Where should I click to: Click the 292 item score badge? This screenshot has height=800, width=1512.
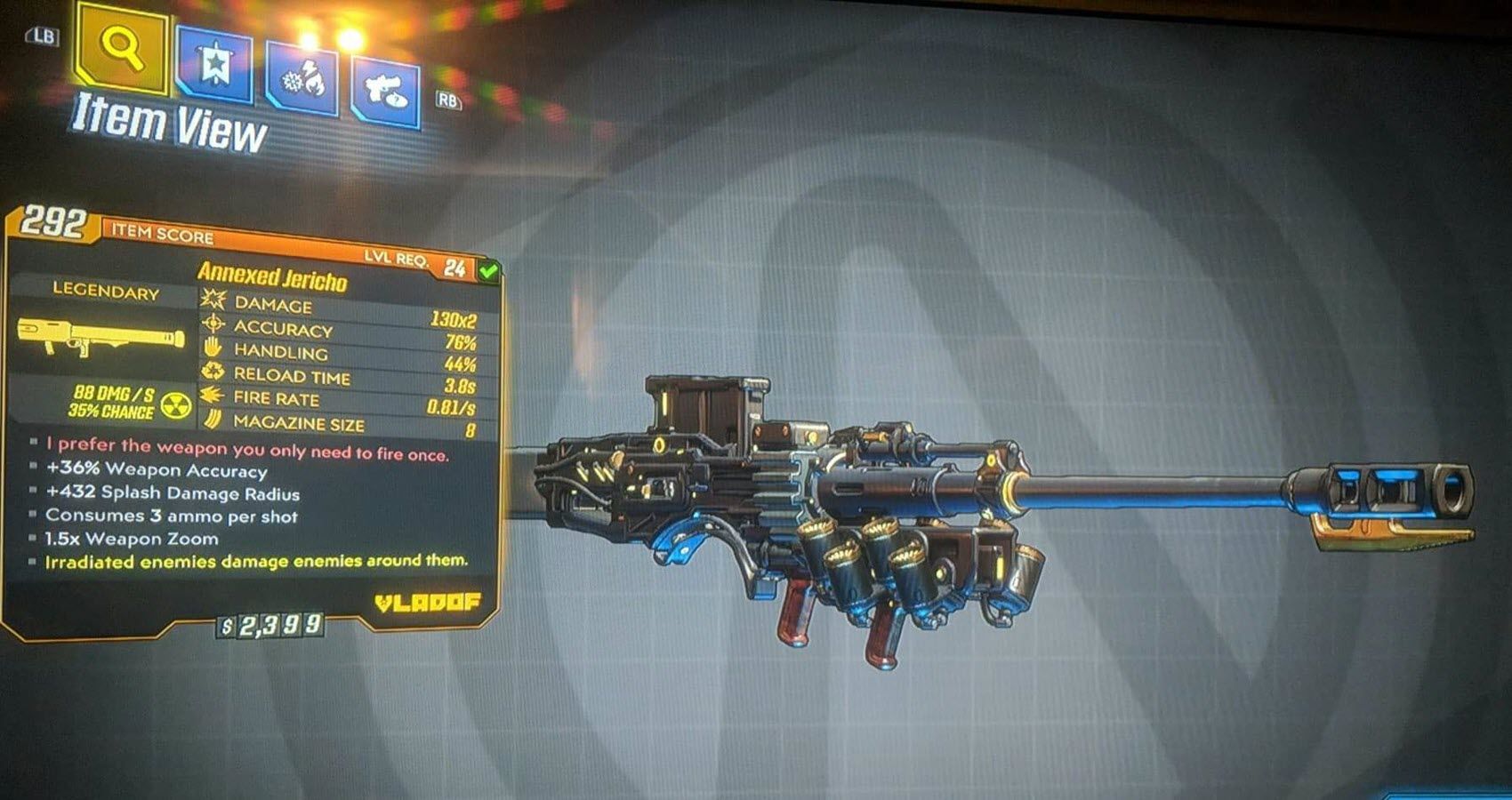pos(53,225)
